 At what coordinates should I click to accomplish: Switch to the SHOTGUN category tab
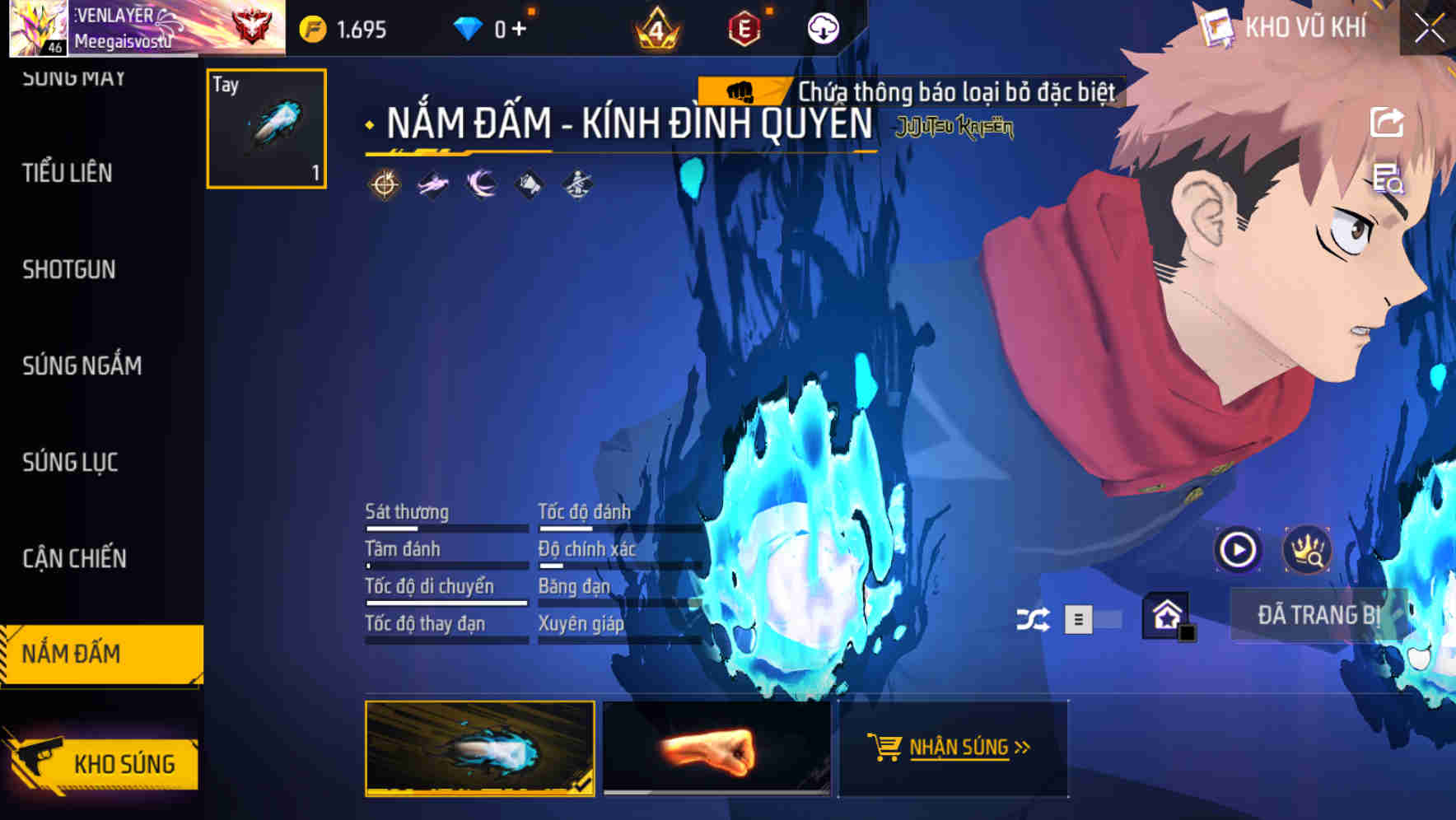click(68, 269)
